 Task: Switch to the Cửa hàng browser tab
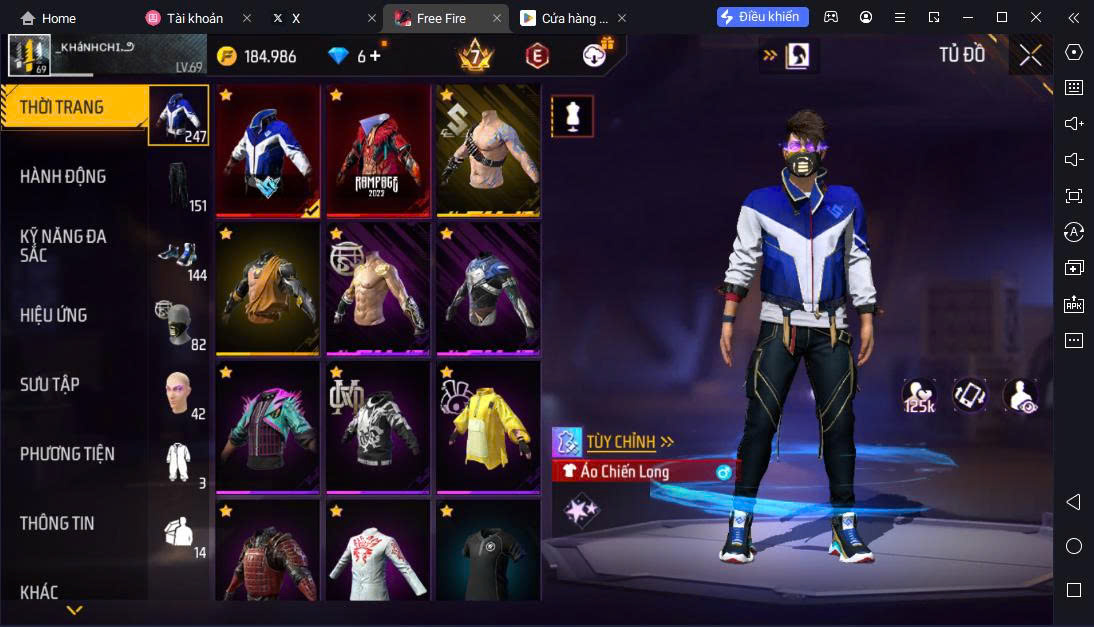(573, 18)
